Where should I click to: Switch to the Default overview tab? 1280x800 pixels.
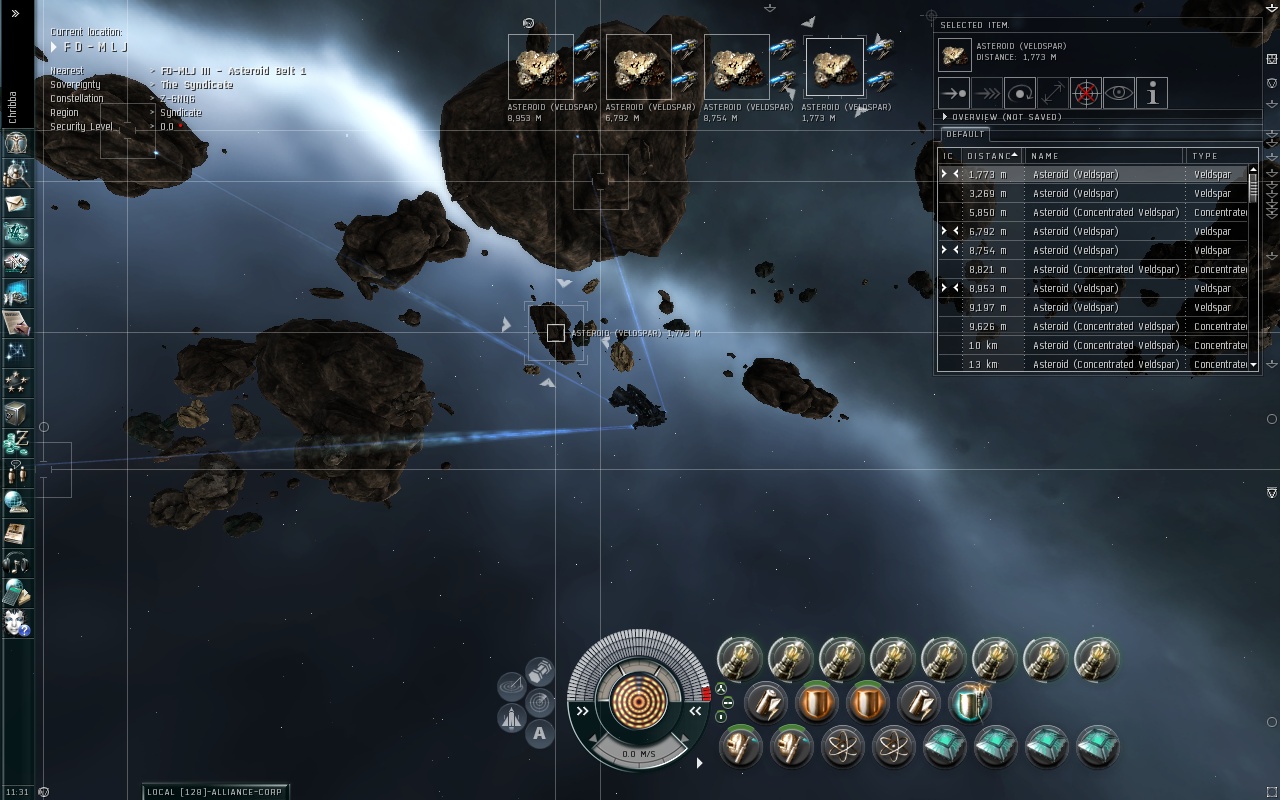965,134
